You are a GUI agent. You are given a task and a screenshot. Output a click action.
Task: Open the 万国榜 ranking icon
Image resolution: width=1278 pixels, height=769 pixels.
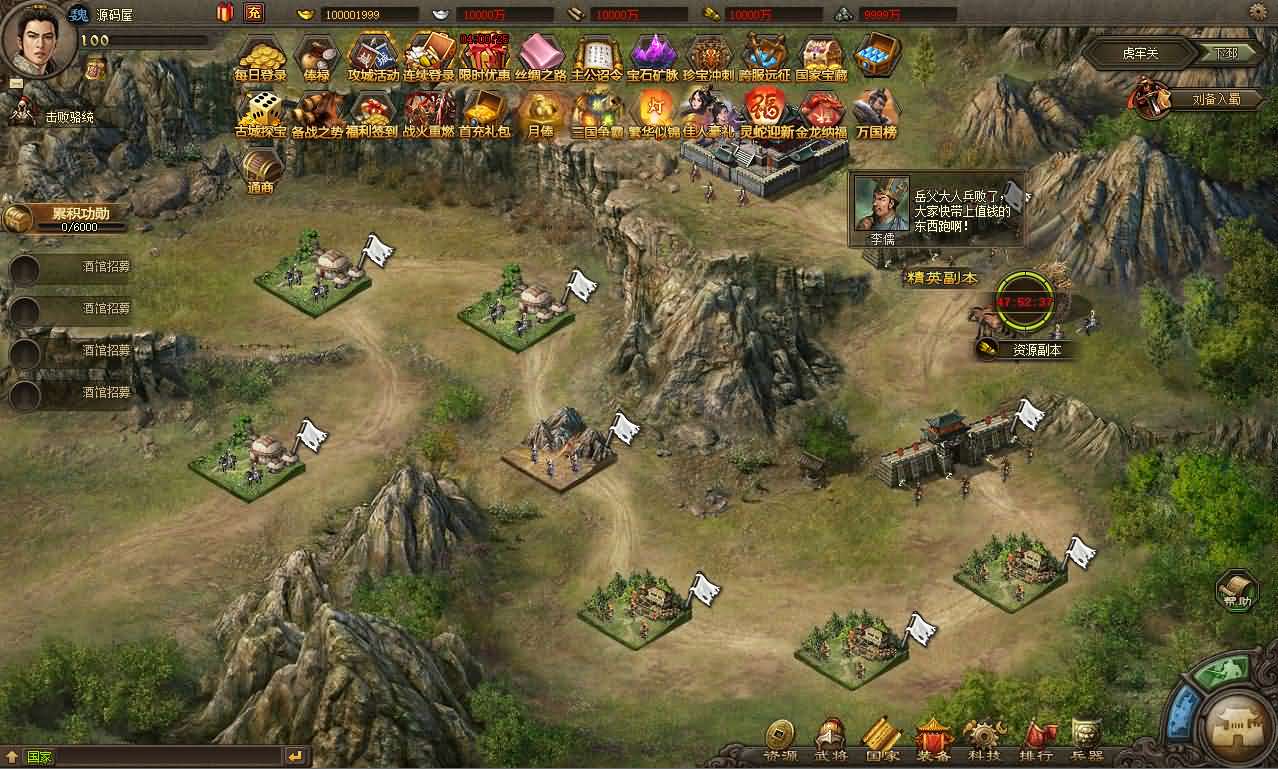[x=877, y=110]
